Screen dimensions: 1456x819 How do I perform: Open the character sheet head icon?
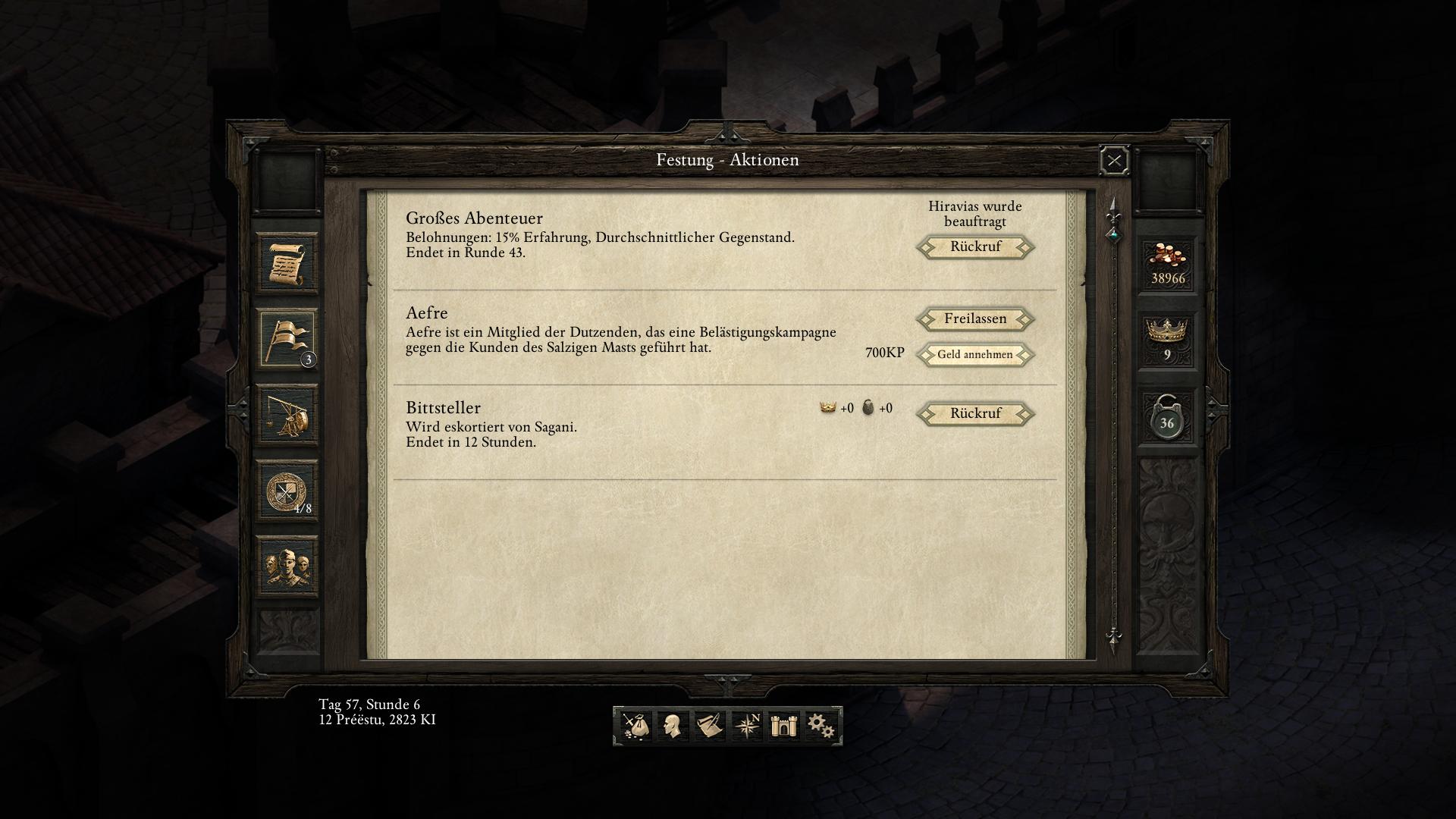(671, 726)
